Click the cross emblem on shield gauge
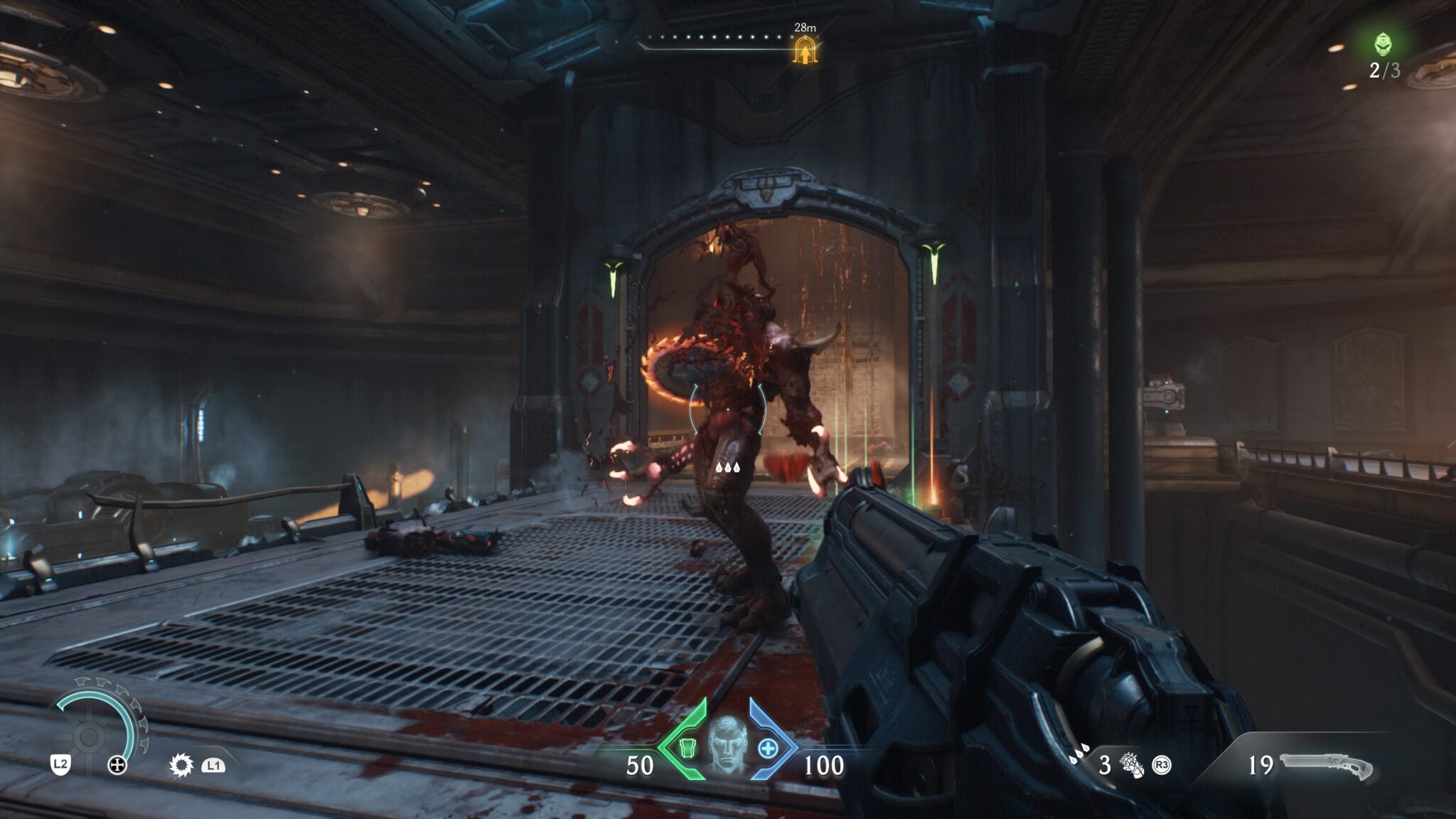Image resolution: width=1456 pixels, height=819 pixels. (x=117, y=766)
